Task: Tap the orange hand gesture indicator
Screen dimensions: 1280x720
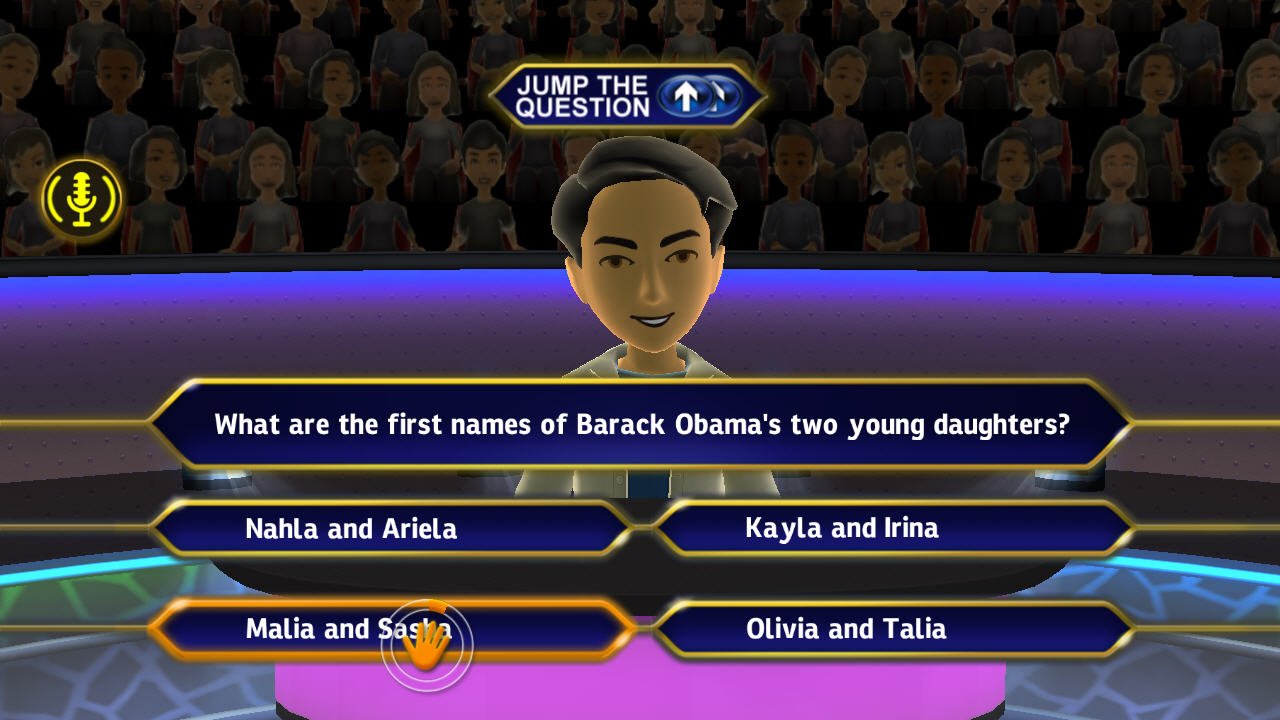Action: tap(428, 642)
